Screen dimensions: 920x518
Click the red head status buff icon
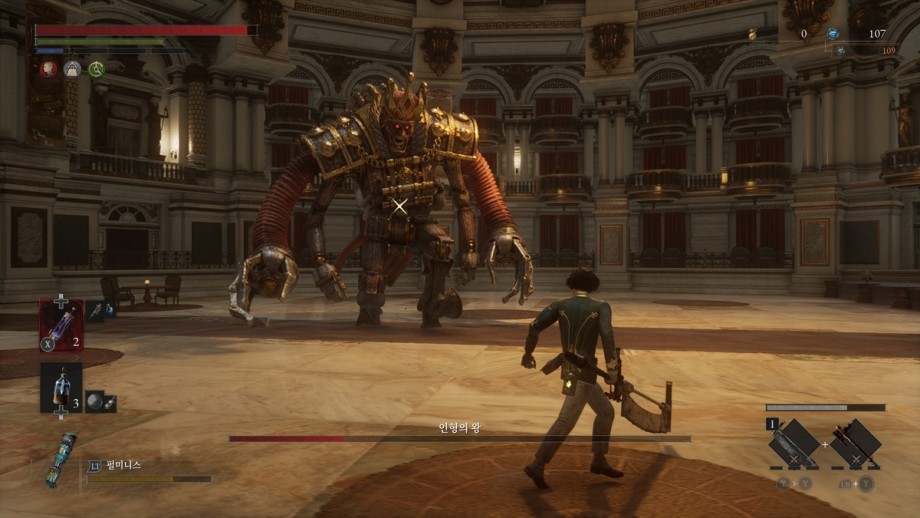47,69
